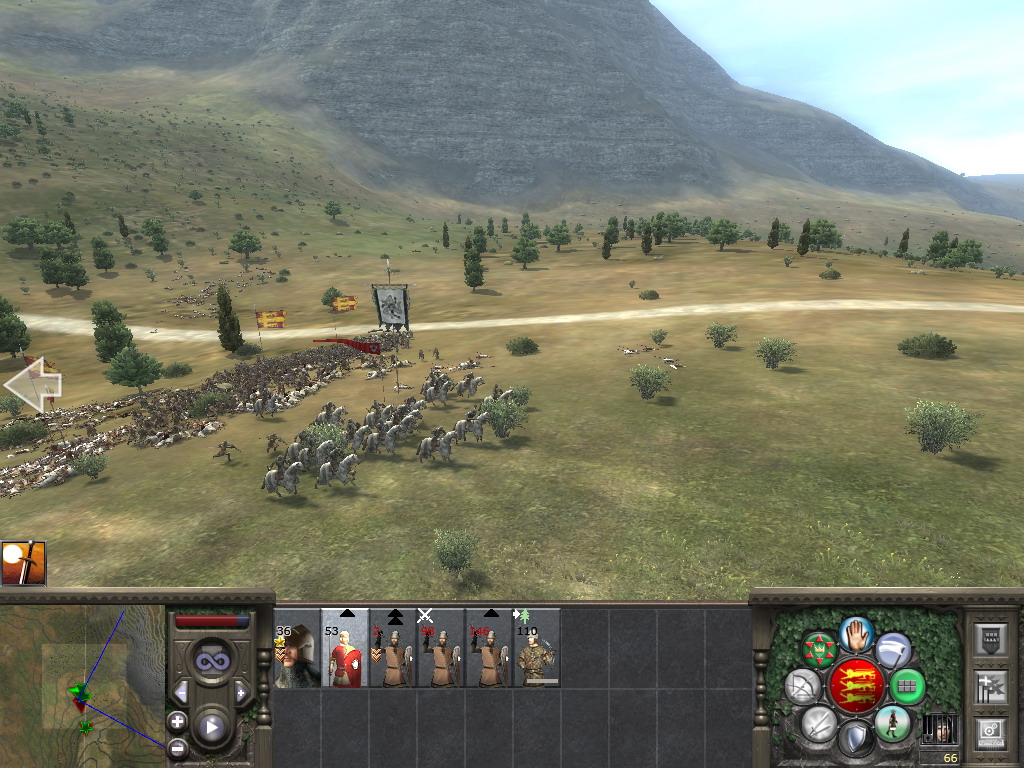Click the play button on speed panel

(211, 727)
